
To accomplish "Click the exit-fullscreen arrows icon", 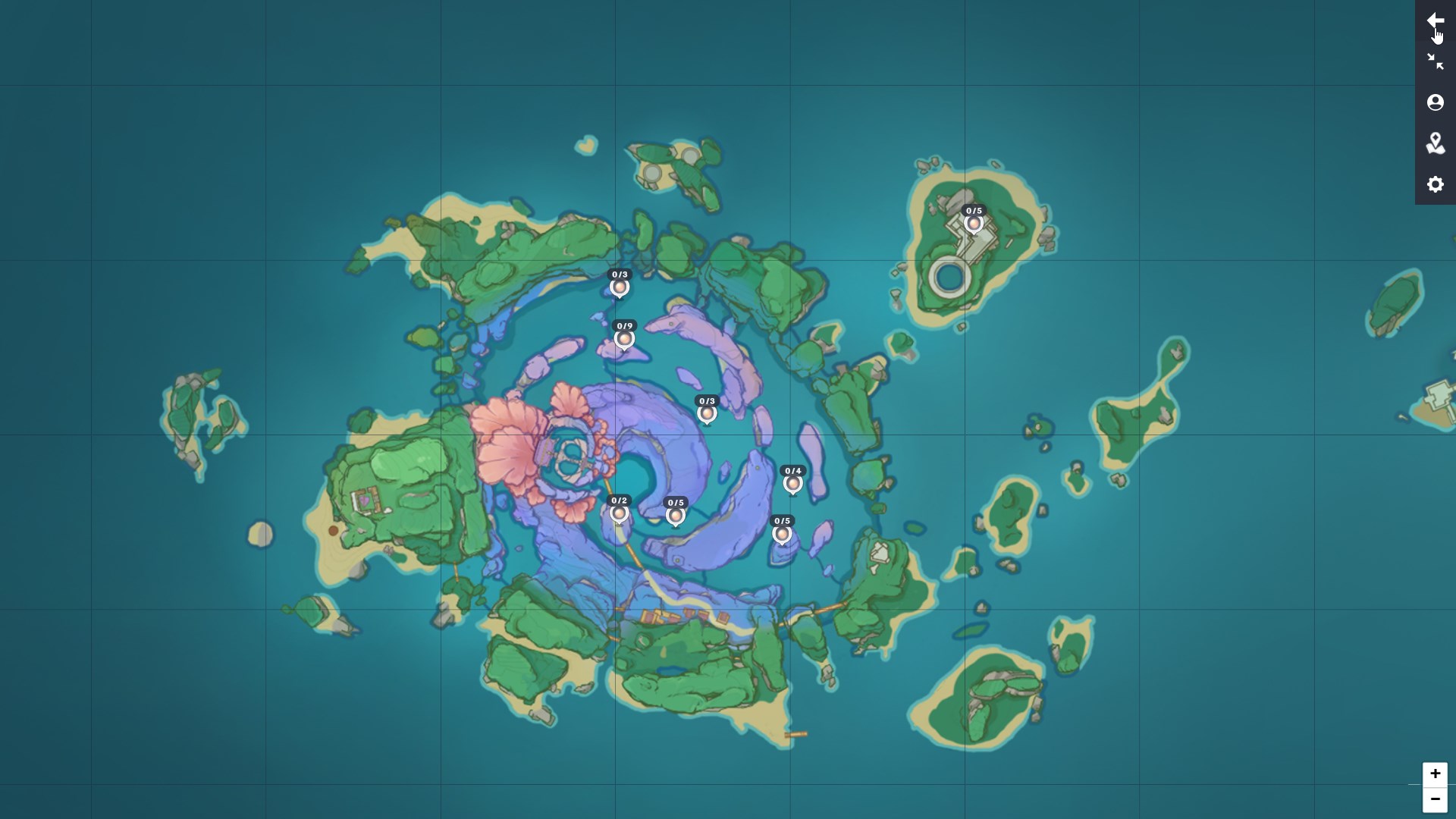I will [x=1436, y=61].
